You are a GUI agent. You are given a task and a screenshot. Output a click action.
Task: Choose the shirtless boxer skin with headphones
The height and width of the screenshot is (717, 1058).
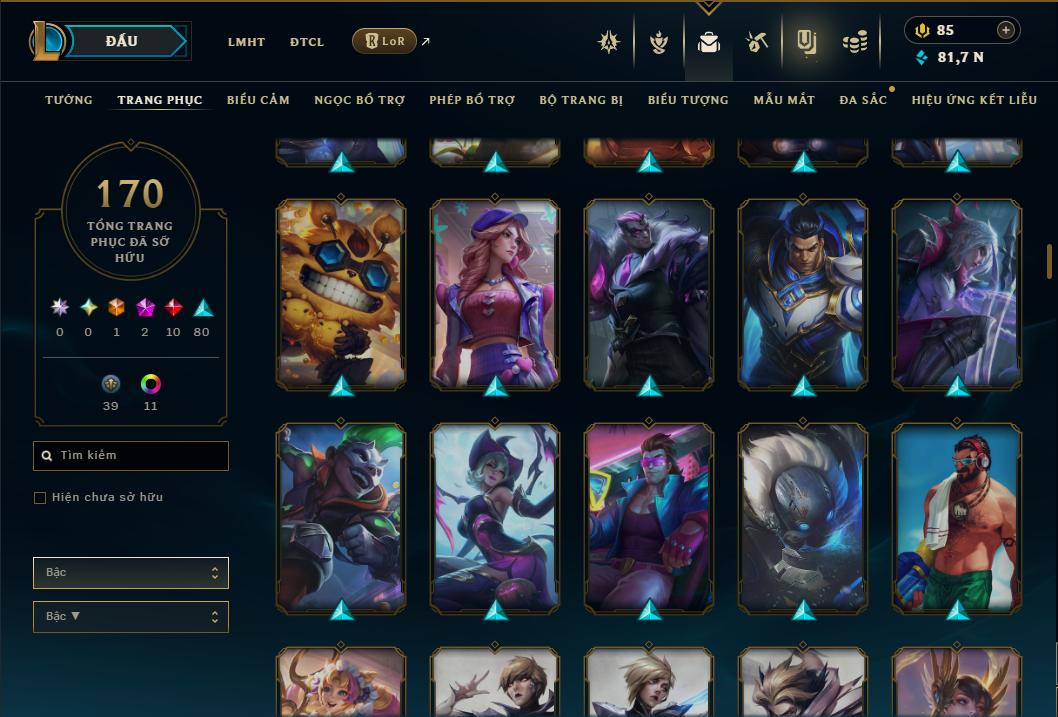click(x=957, y=518)
